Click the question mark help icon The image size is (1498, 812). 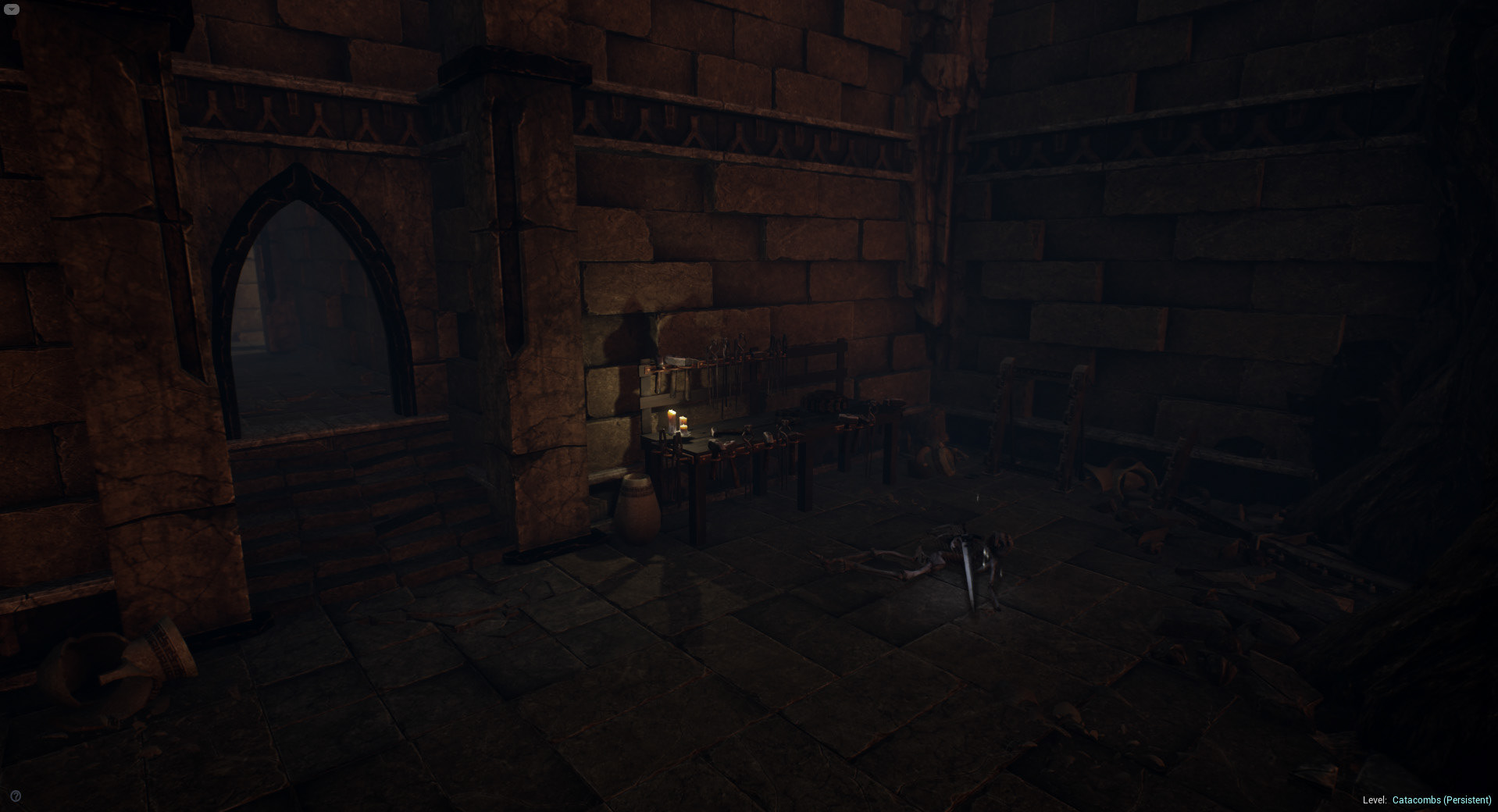[16, 796]
